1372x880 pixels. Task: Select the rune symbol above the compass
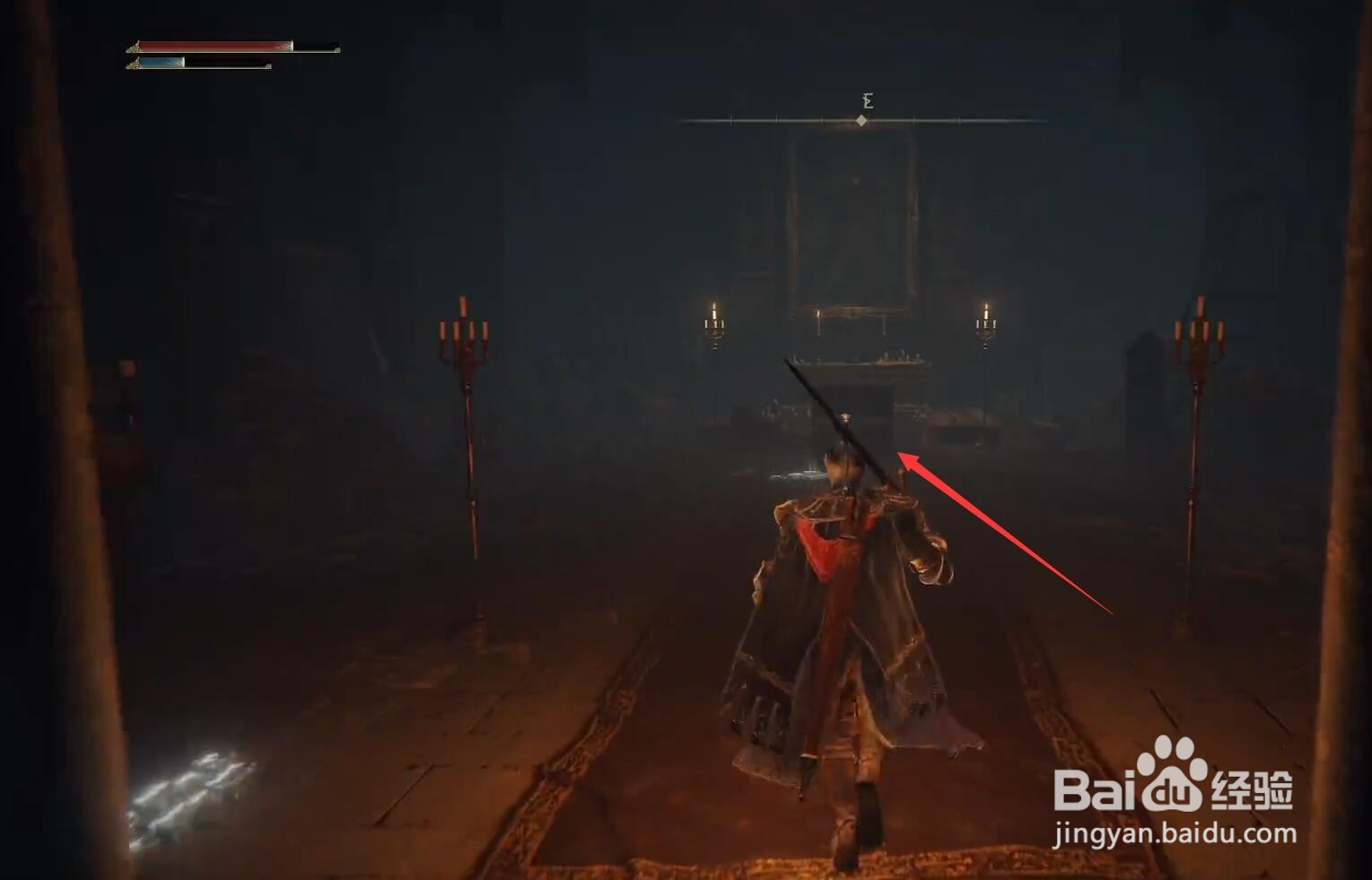point(864,100)
